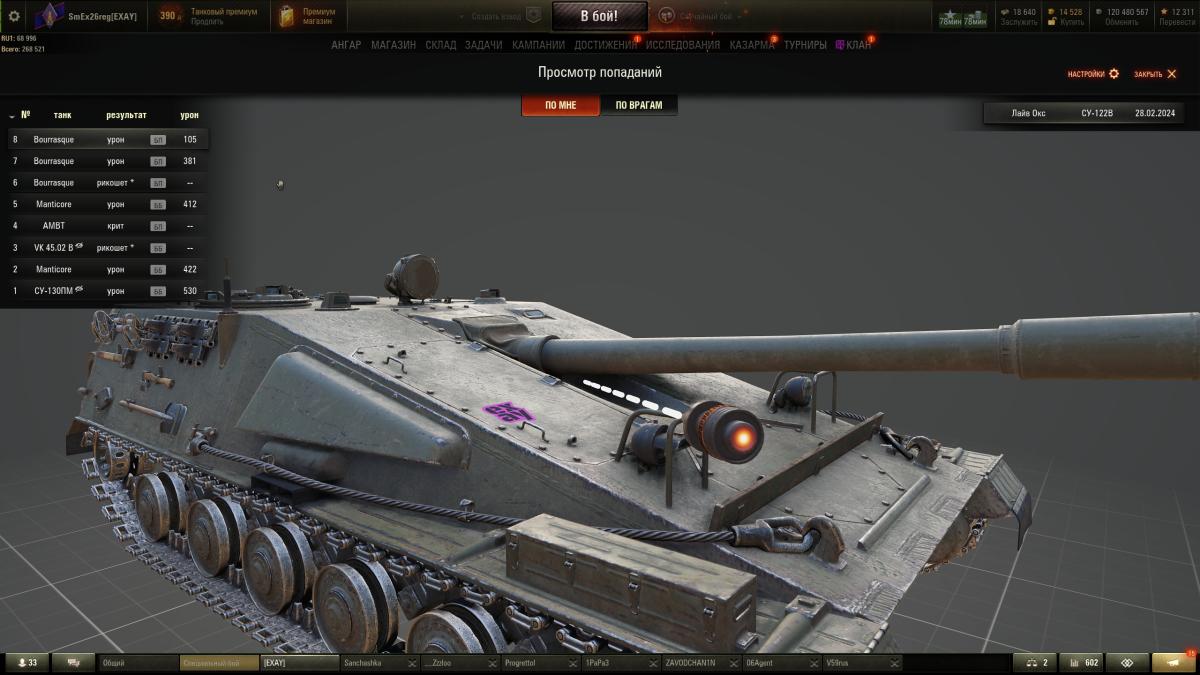Switch to the «ПО МНЕ» tab
Viewport: 1200px width, 675px height.
point(560,105)
